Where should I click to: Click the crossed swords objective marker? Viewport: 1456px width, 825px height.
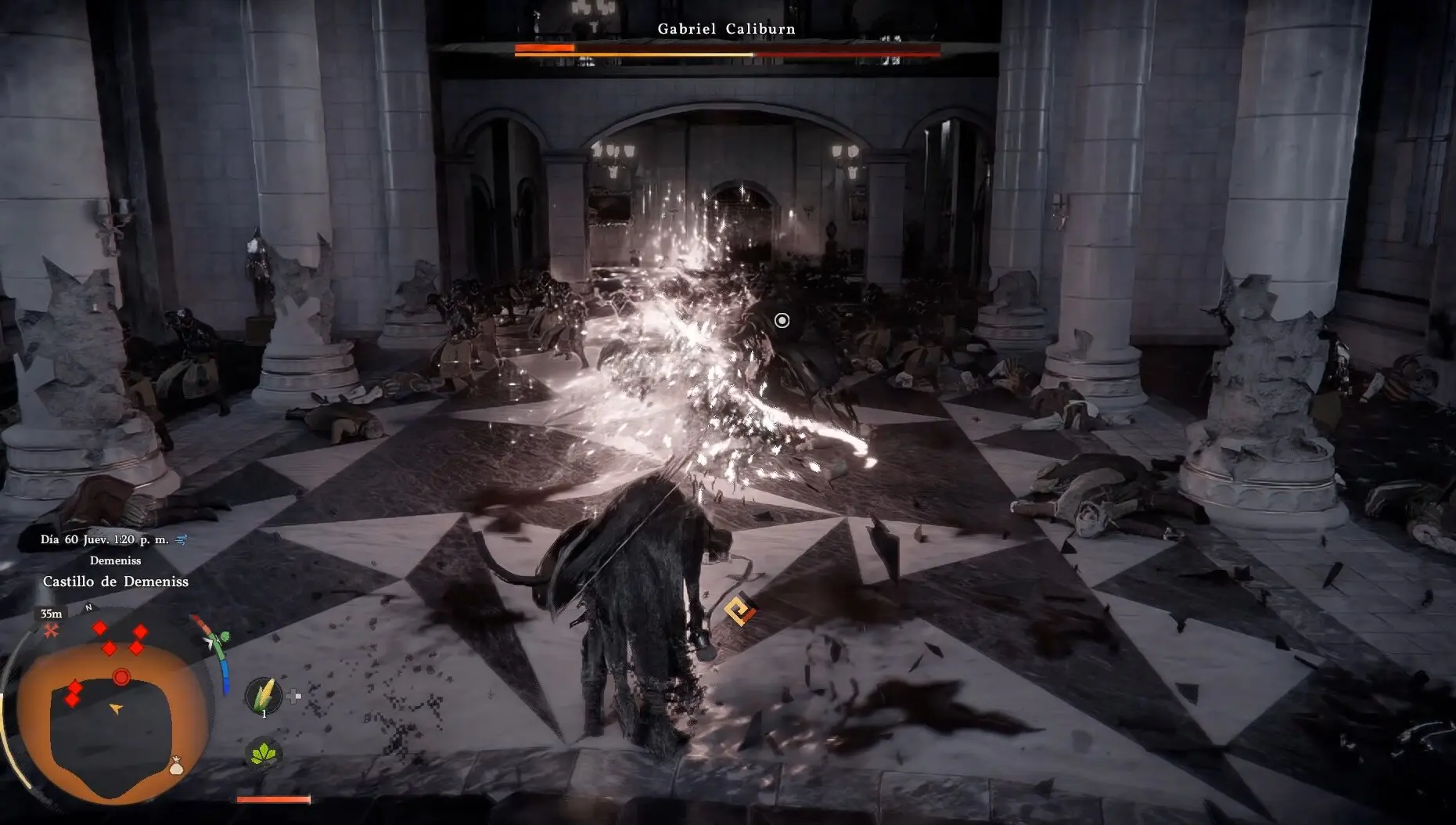click(52, 630)
